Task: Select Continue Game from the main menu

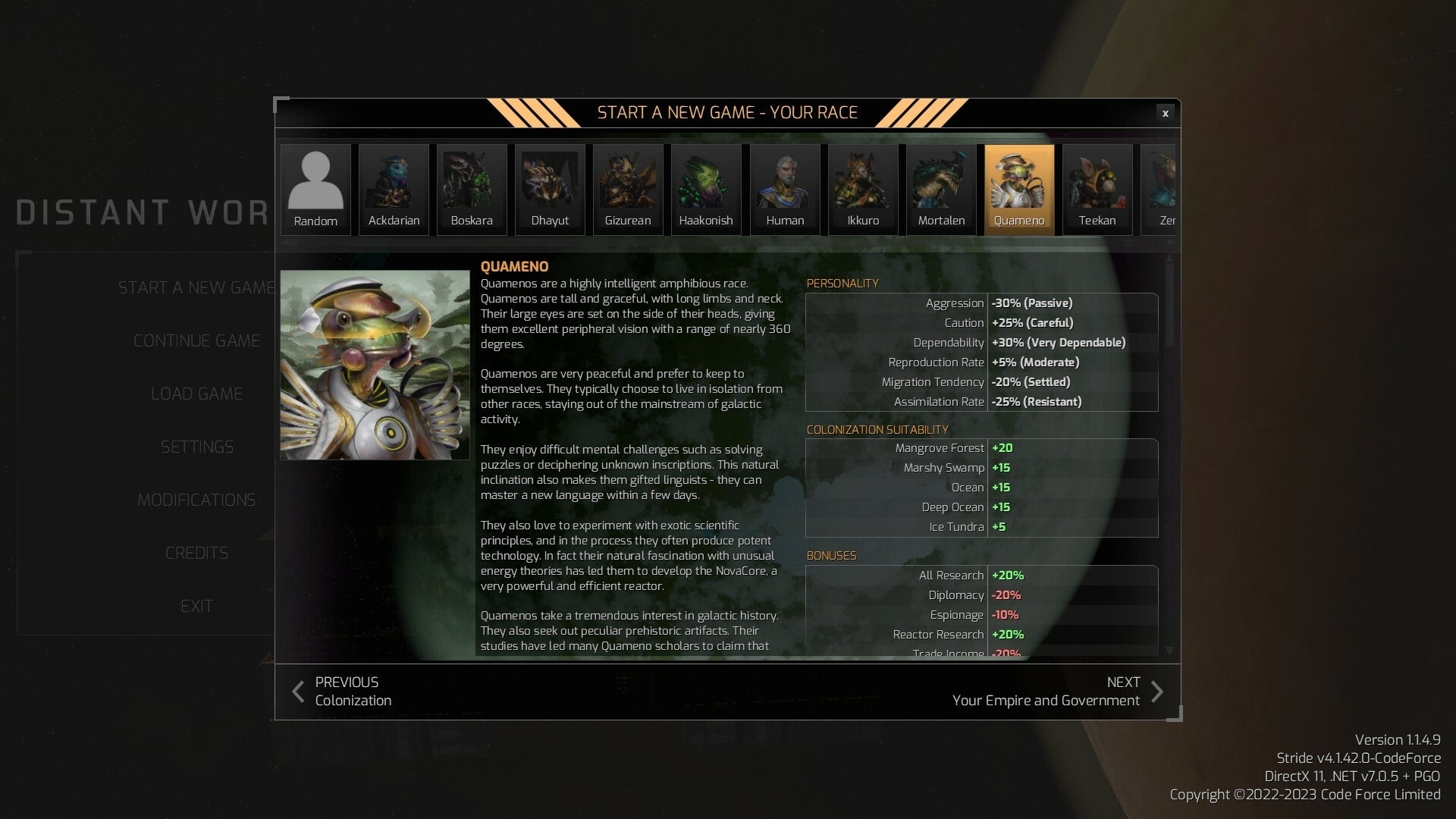Action: tap(196, 340)
